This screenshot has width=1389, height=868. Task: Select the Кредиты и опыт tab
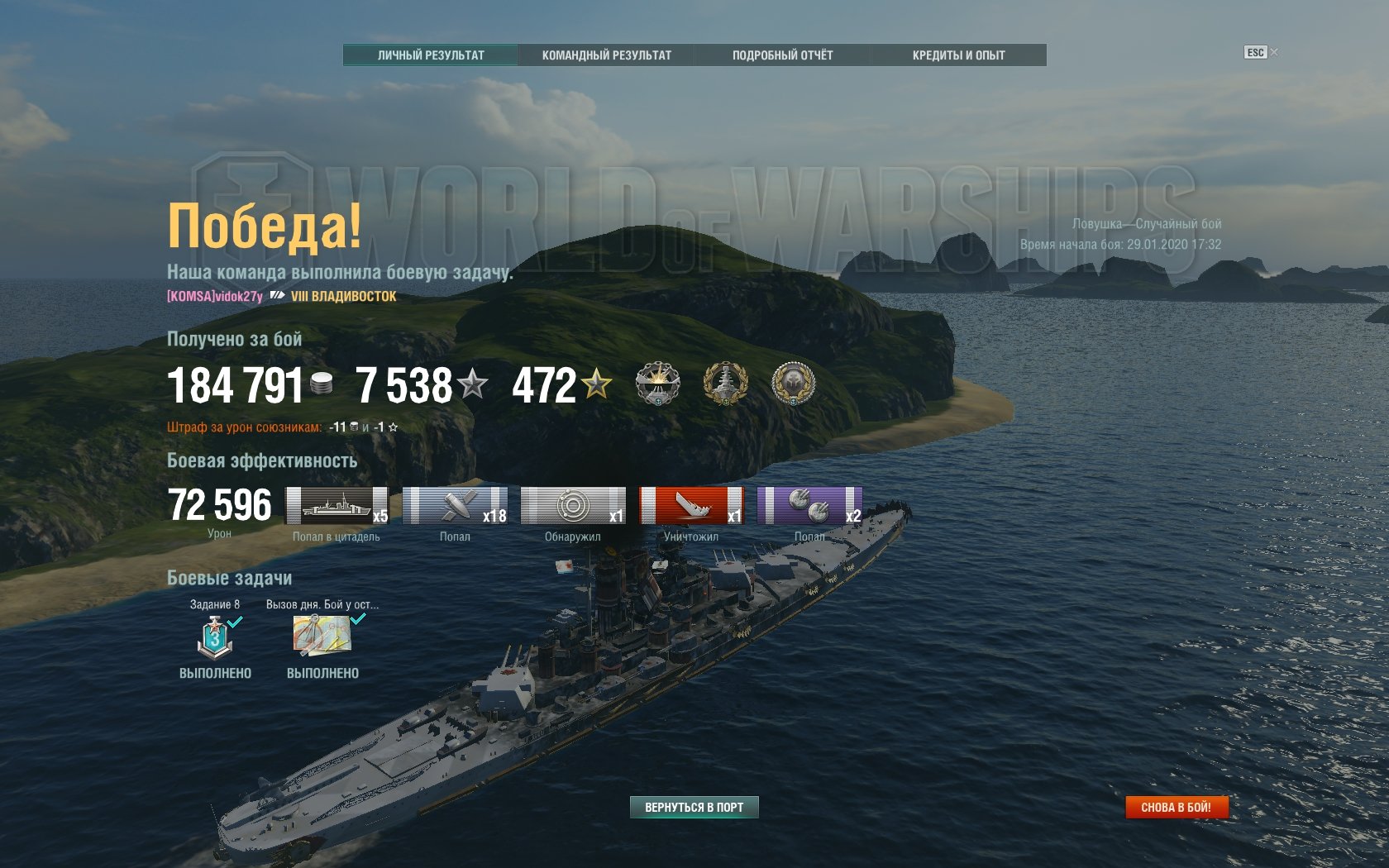pos(958,55)
